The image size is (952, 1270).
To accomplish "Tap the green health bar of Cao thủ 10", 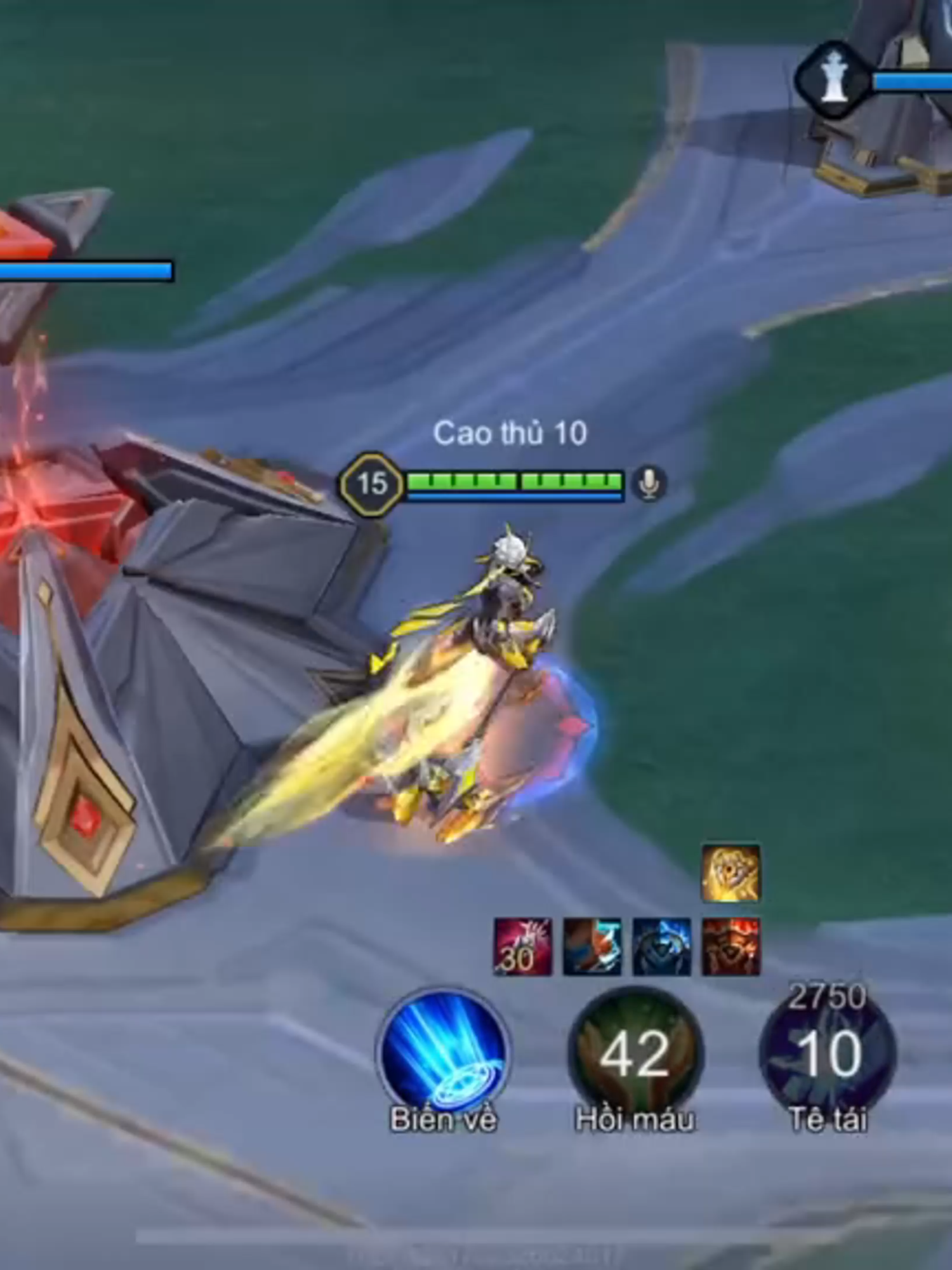I will tap(514, 479).
